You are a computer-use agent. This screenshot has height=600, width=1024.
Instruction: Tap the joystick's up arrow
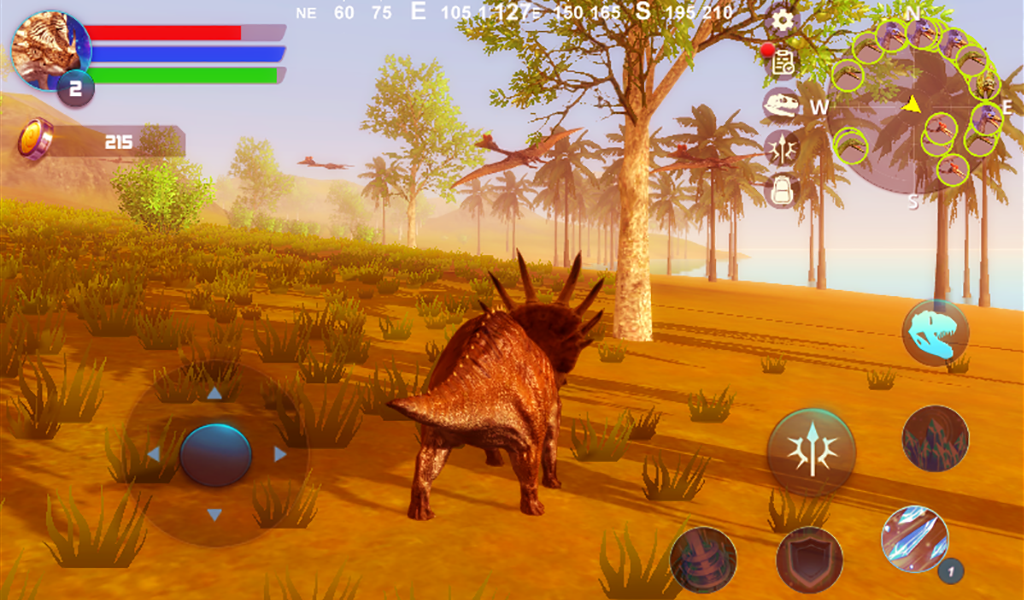pyautogui.click(x=214, y=393)
